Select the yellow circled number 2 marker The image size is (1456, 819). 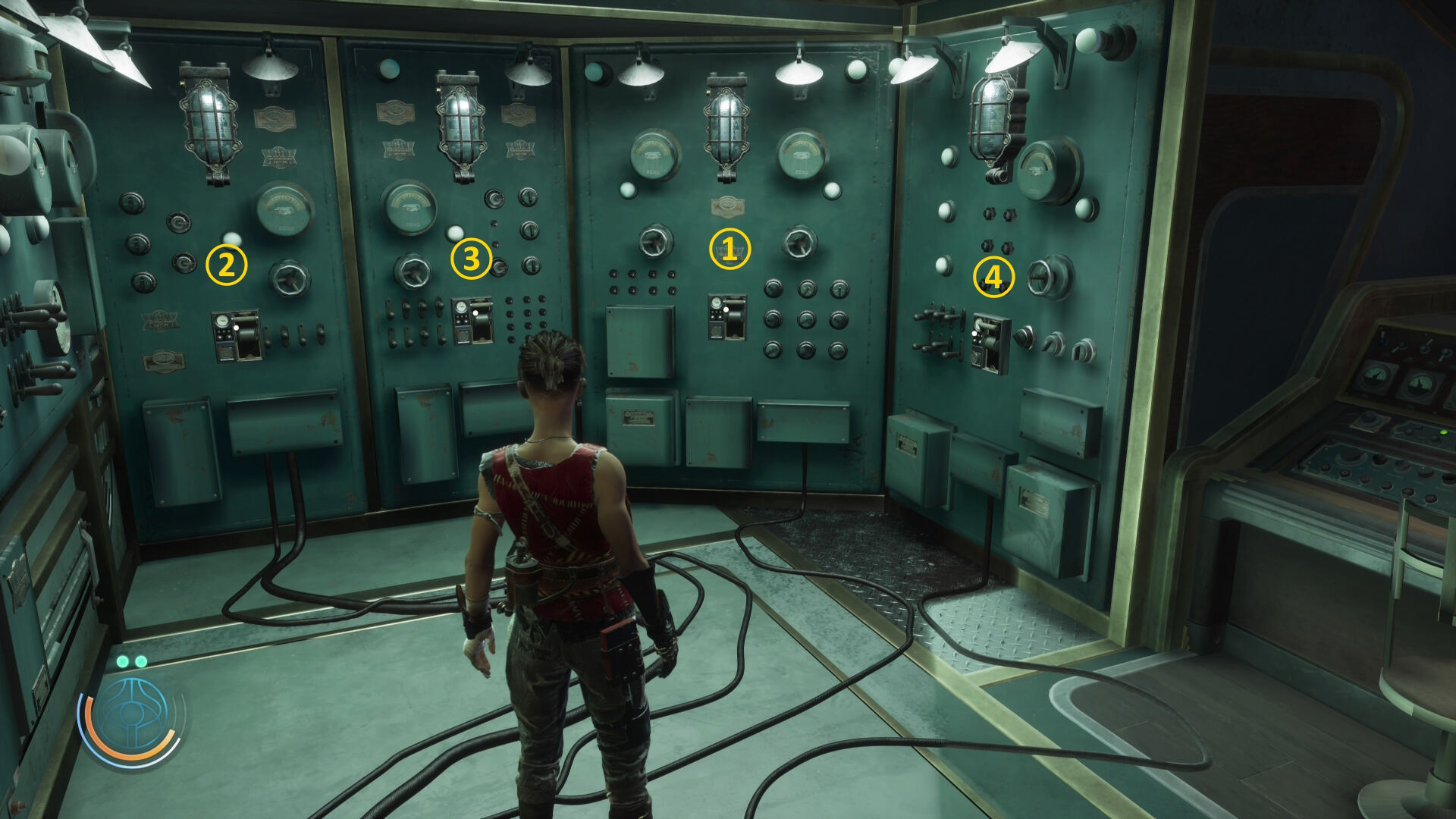(x=226, y=265)
